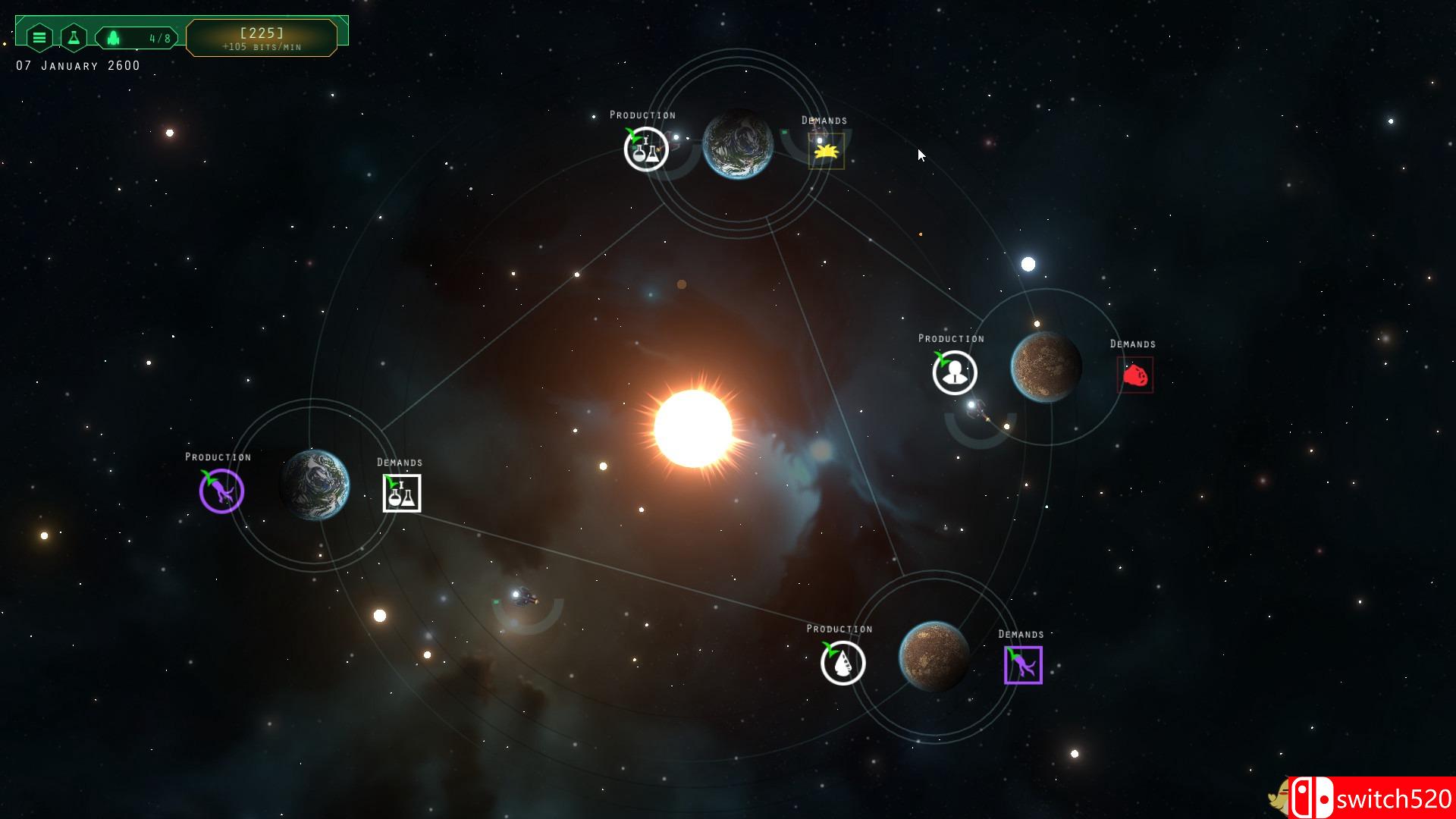The width and height of the screenshot is (1456, 819).
Task: Select the red ore demand icon
Action: 1135,375
